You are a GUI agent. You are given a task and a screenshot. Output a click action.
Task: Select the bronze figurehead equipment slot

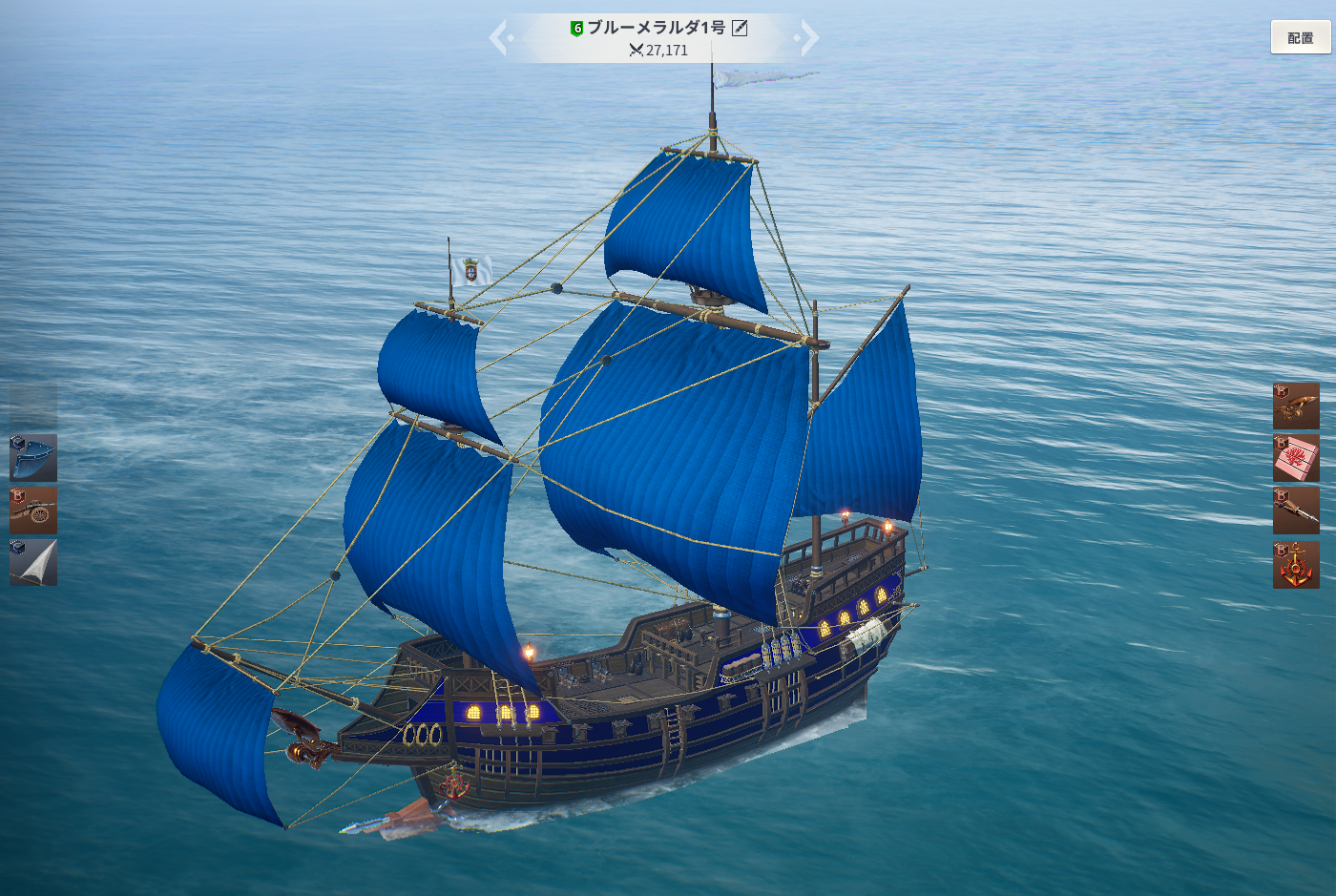[x=1296, y=406]
